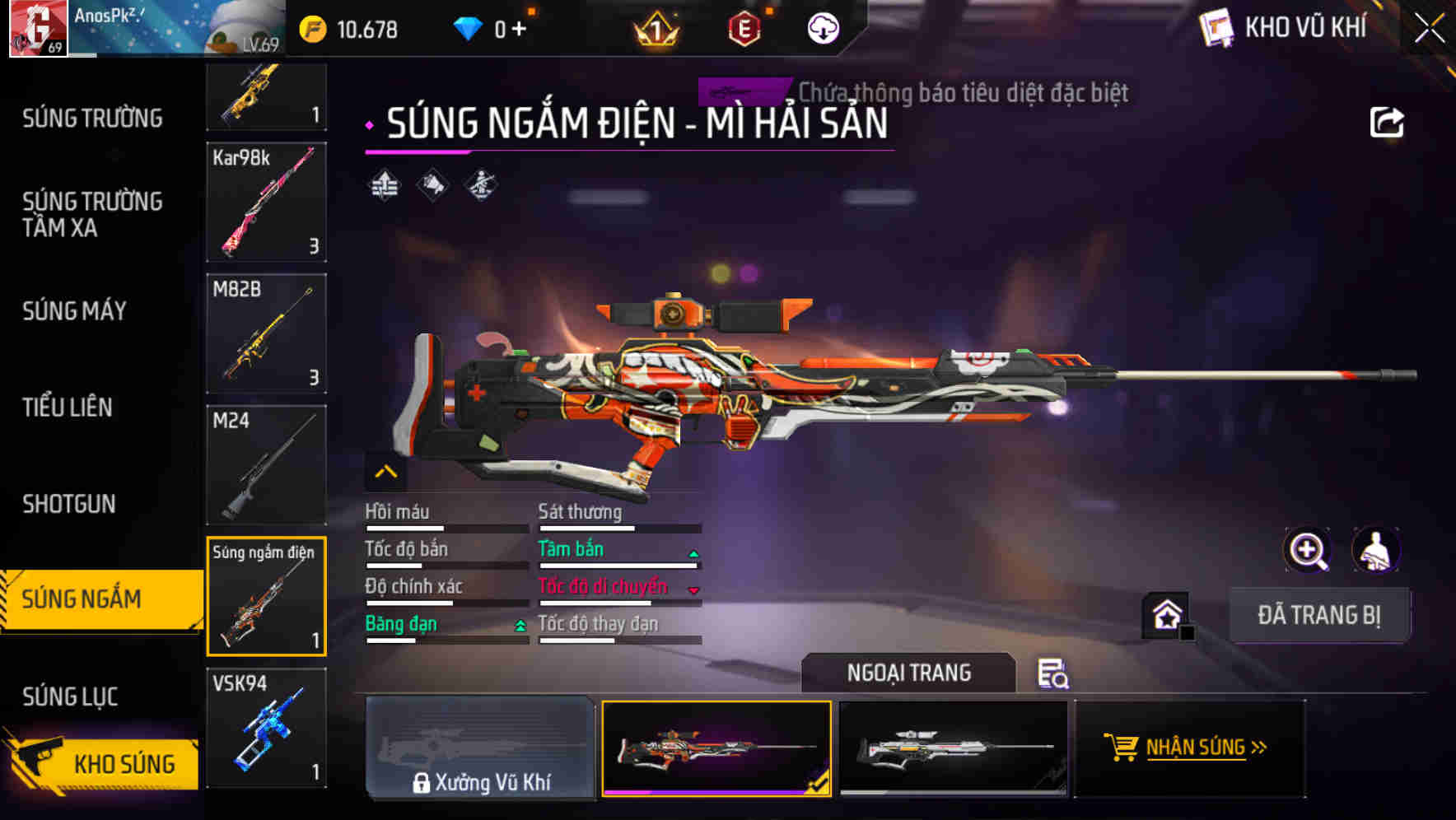Screen dimensions: 1456x820
Task: Click the magnifier zoom-in icon
Action: 1307,550
